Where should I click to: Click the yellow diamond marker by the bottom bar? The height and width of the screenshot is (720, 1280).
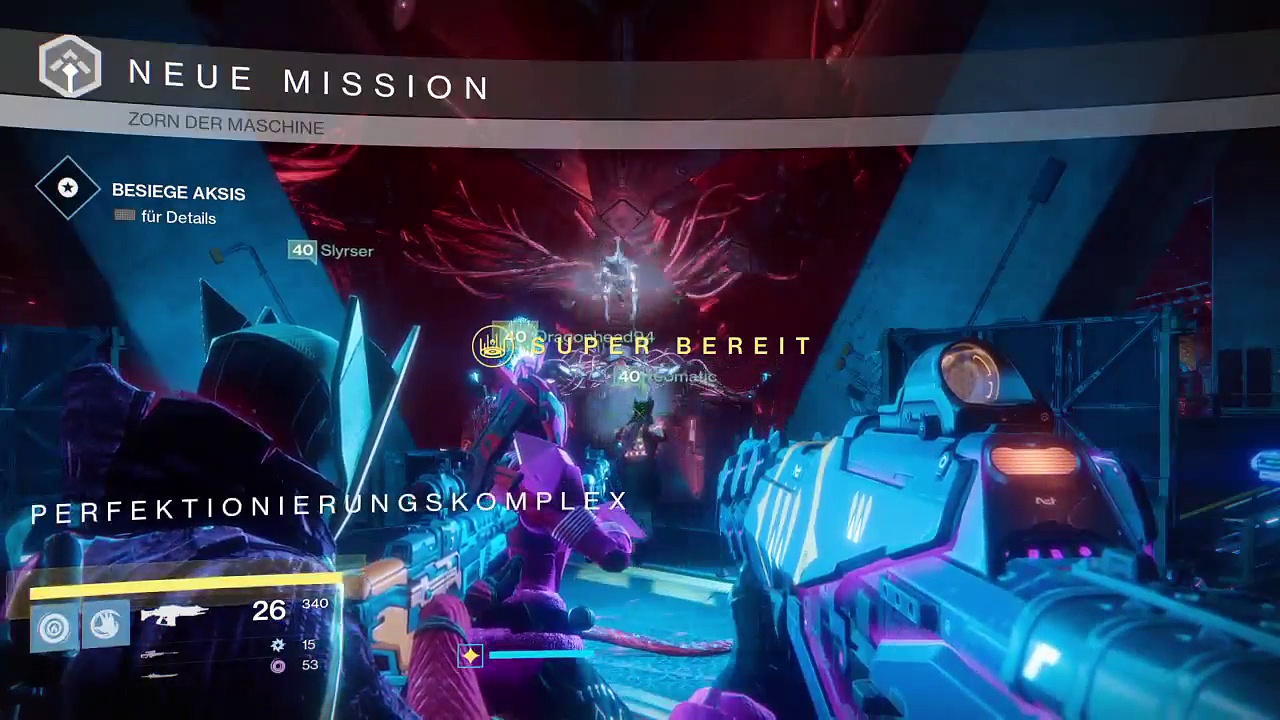pyautogui.click(x=470, y=655)
